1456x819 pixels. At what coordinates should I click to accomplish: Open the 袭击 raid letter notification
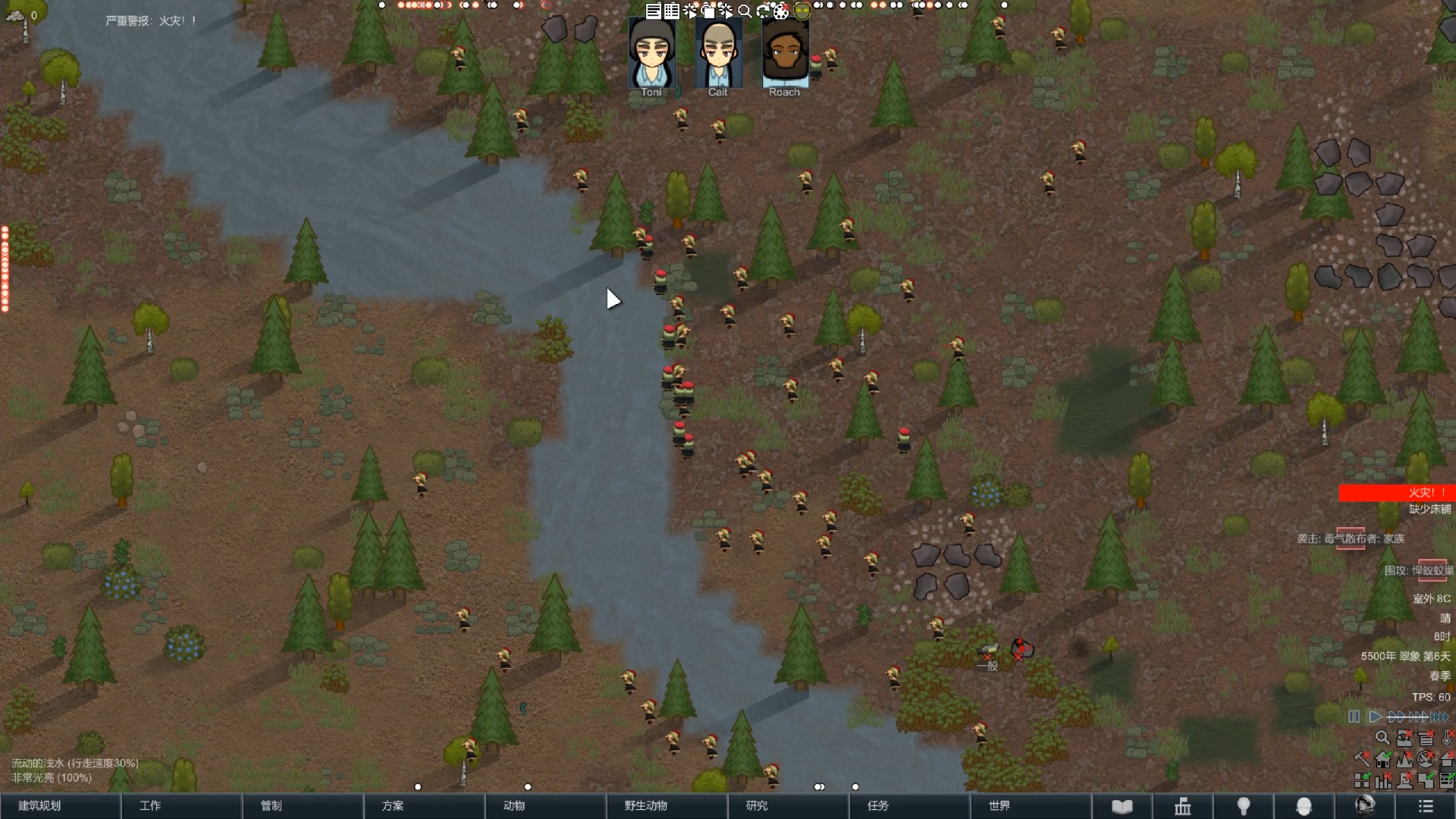tap(1351, 538)
